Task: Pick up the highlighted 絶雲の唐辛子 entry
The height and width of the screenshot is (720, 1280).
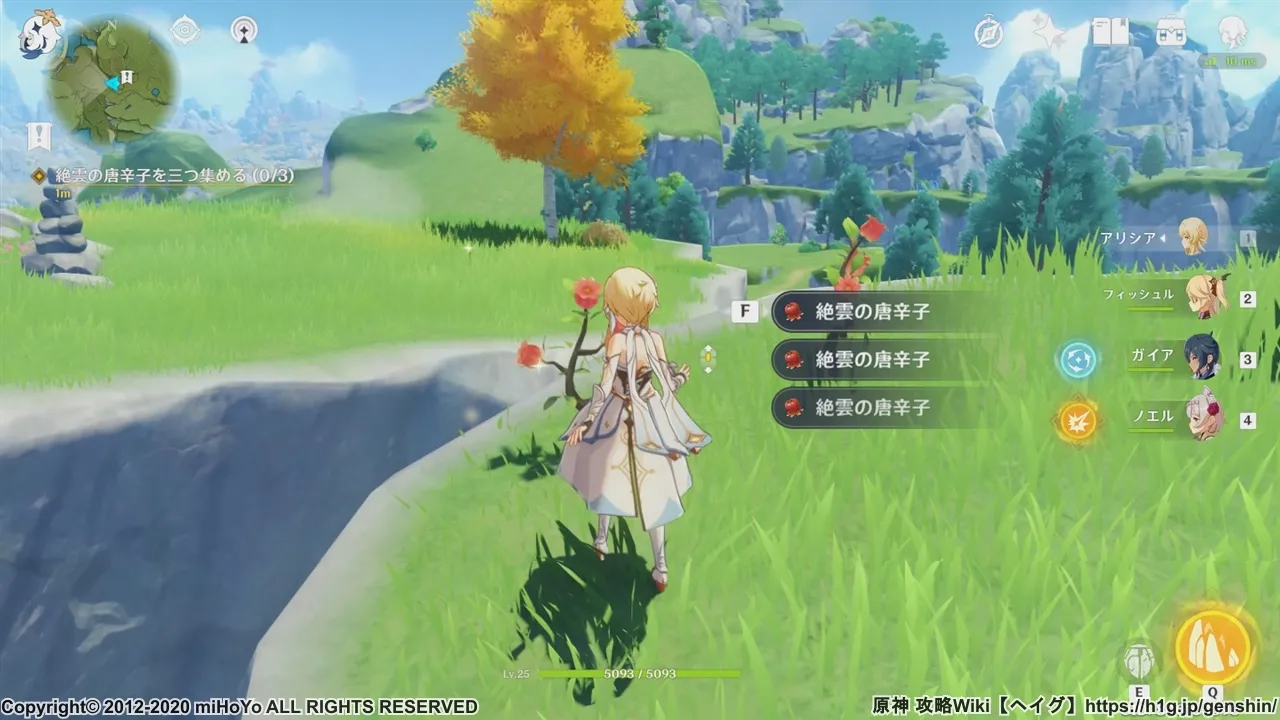Action: 872,311
